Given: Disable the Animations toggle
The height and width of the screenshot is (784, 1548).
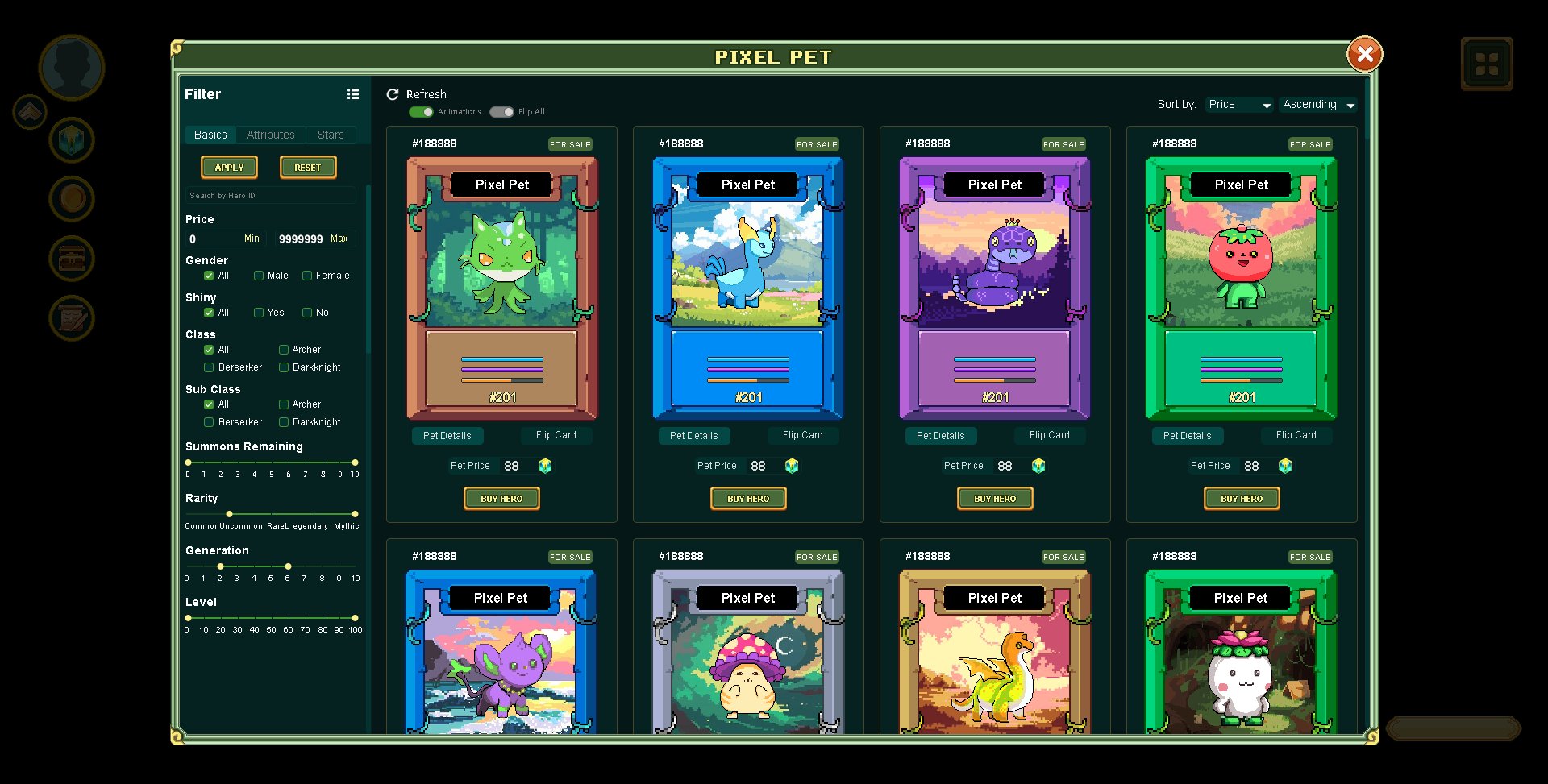Looking at the screenshot, I should point(422,112).
